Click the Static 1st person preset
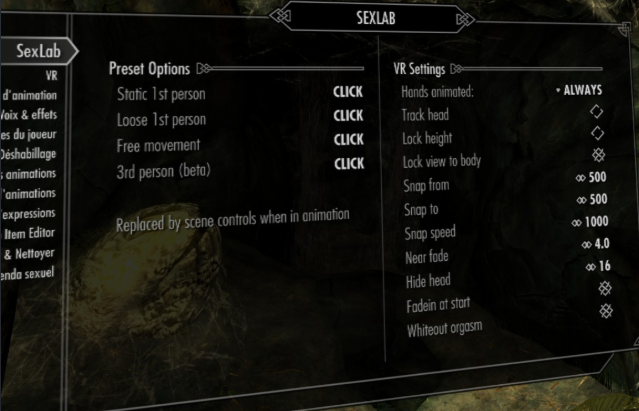This screenshot has height=411, width=639. [348, 92]
